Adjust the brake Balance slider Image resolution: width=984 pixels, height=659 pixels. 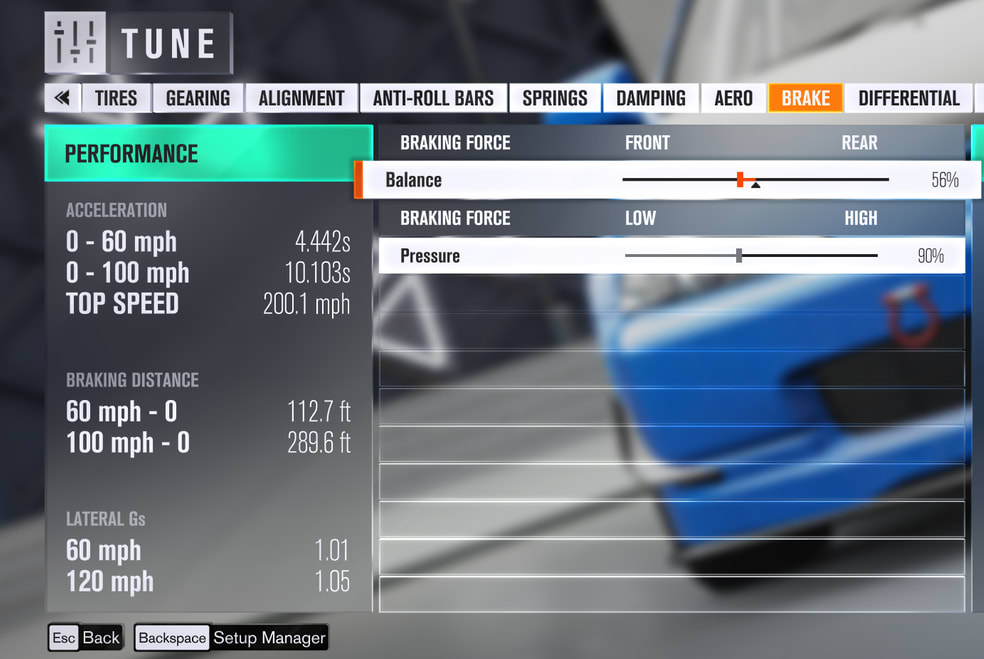click(x=740, y=180)
